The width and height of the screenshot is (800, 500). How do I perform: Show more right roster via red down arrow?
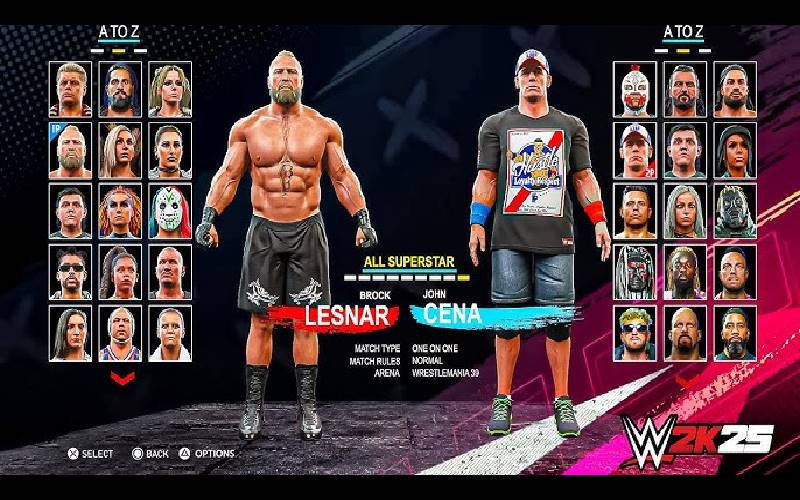(685, 380)
